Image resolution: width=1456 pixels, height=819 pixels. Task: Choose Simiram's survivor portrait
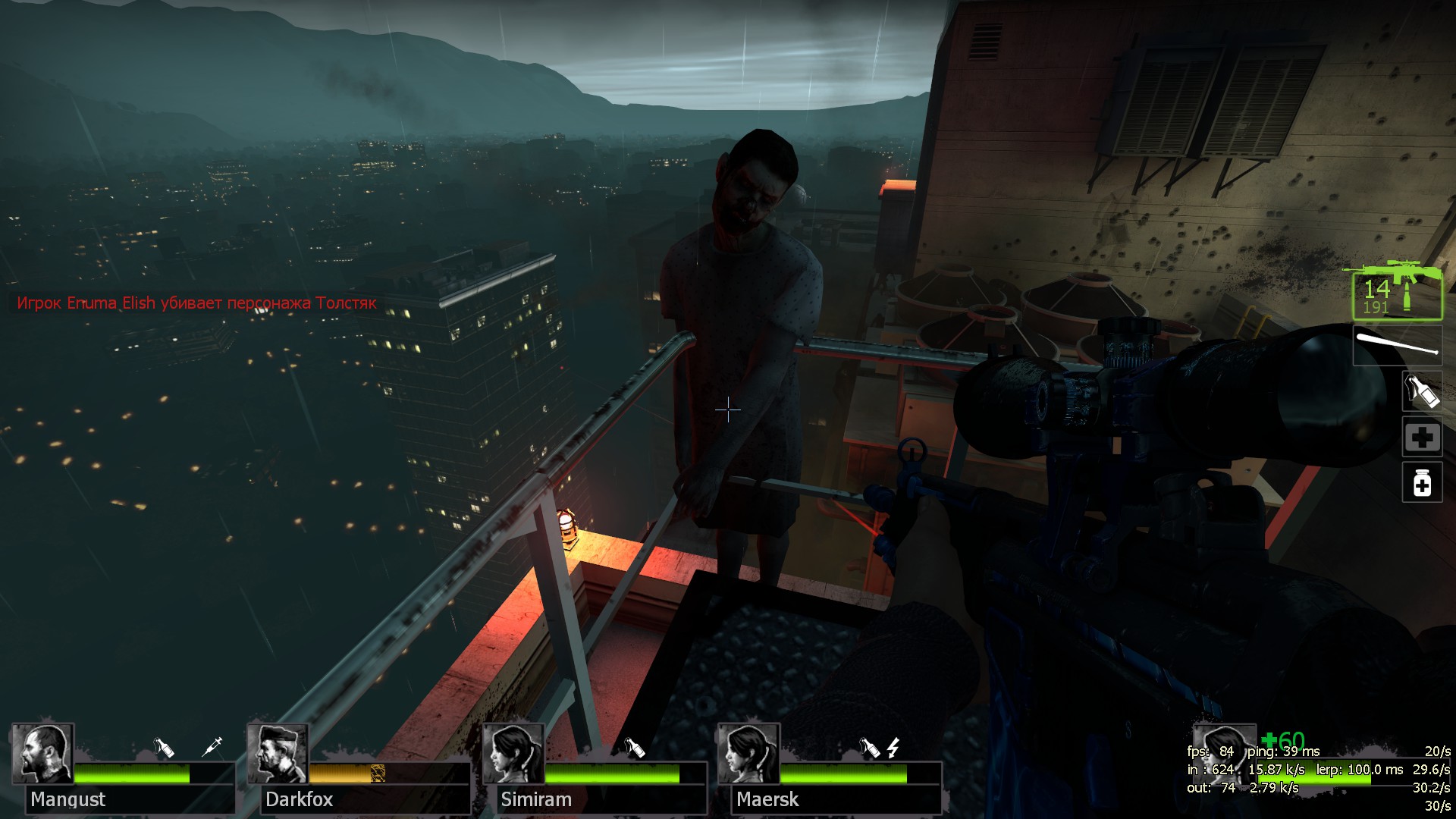[513, 754]
